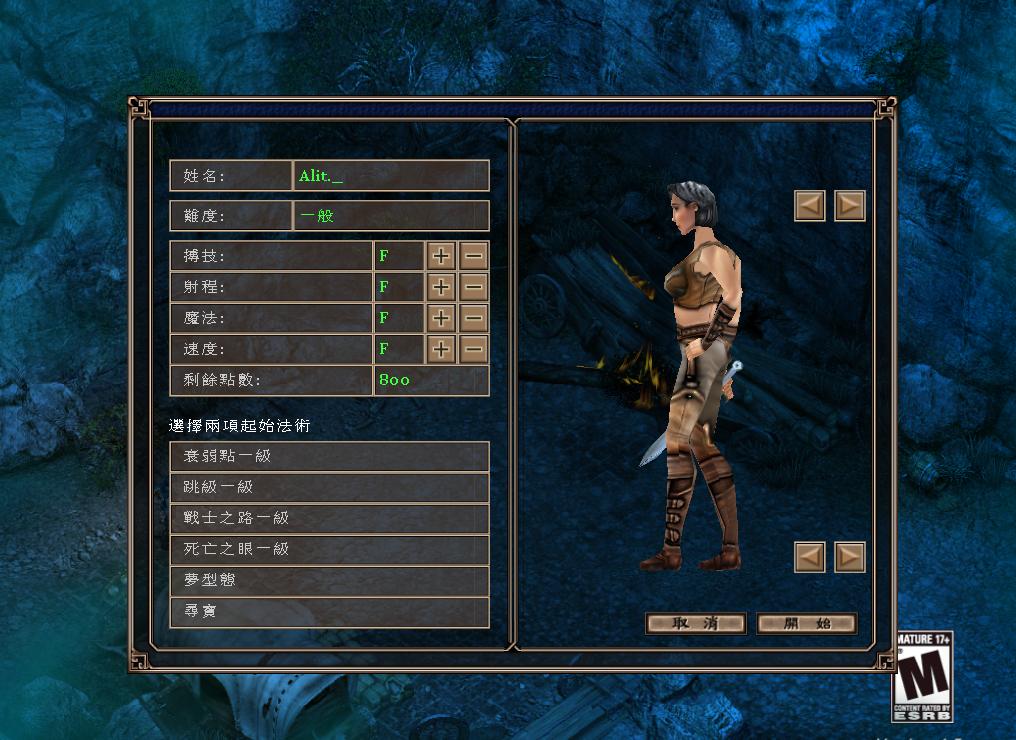This screenshot has width=1016, height=740.
Task: Add a point to 魔法
Action: coord(441,318)
